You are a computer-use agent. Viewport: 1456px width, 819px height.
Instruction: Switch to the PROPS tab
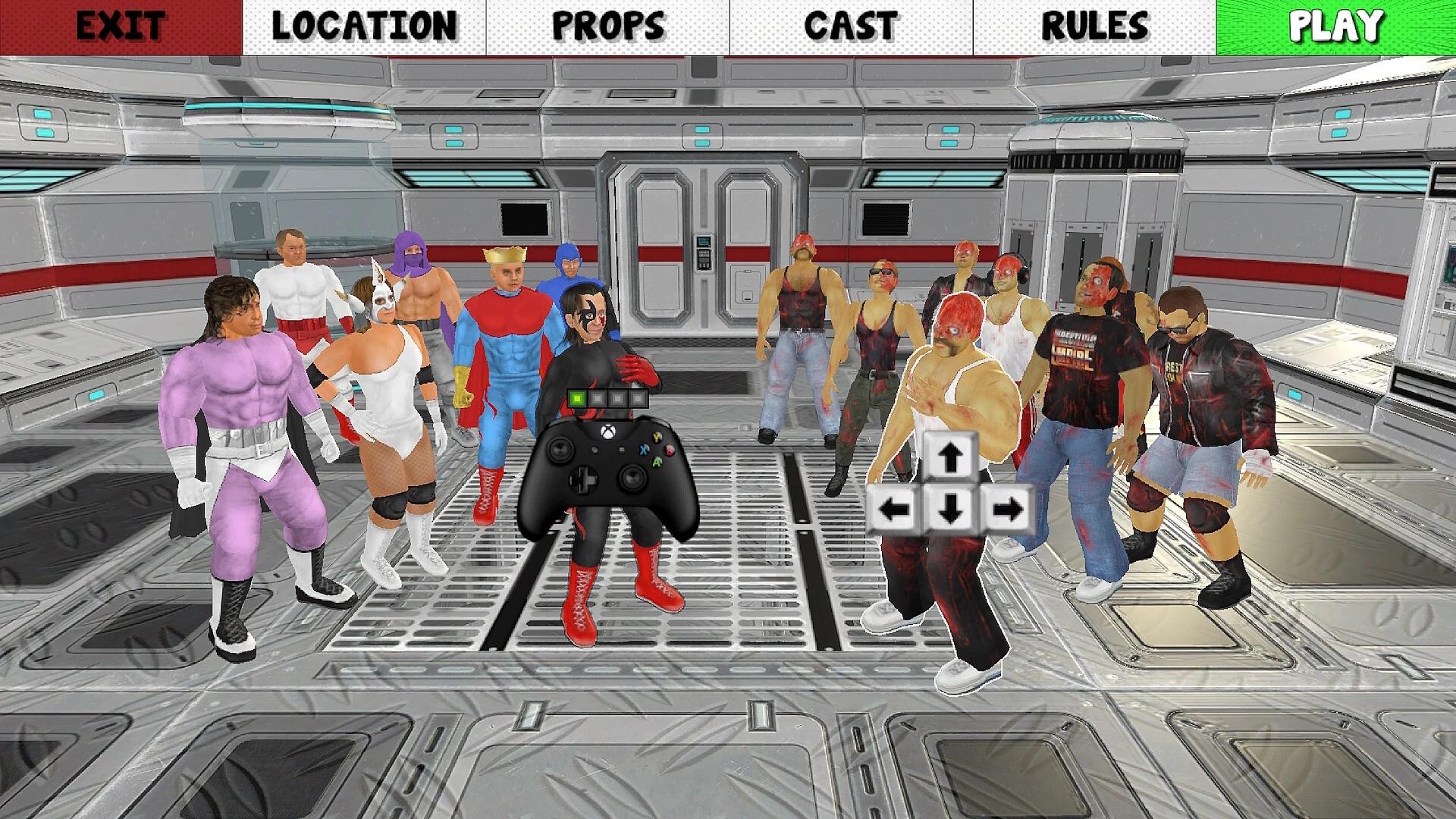click(607, 25)
